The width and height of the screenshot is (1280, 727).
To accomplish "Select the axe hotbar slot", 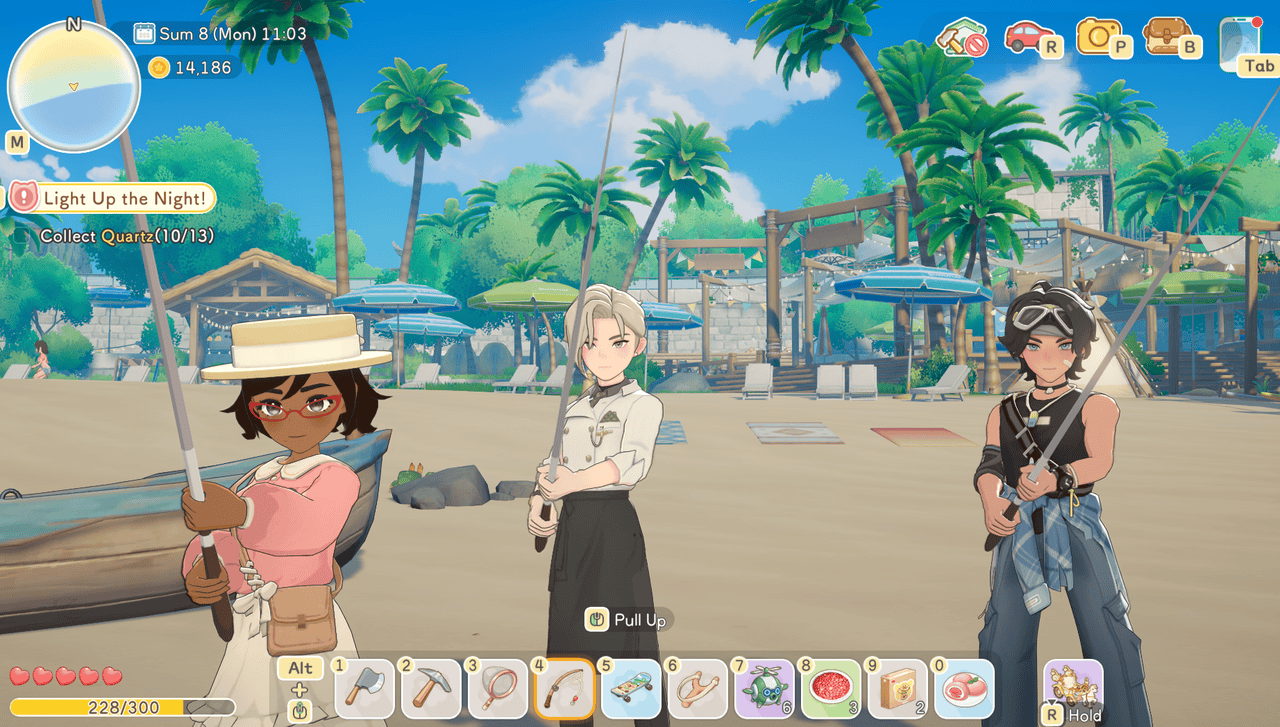I will (x=364, y=690).
